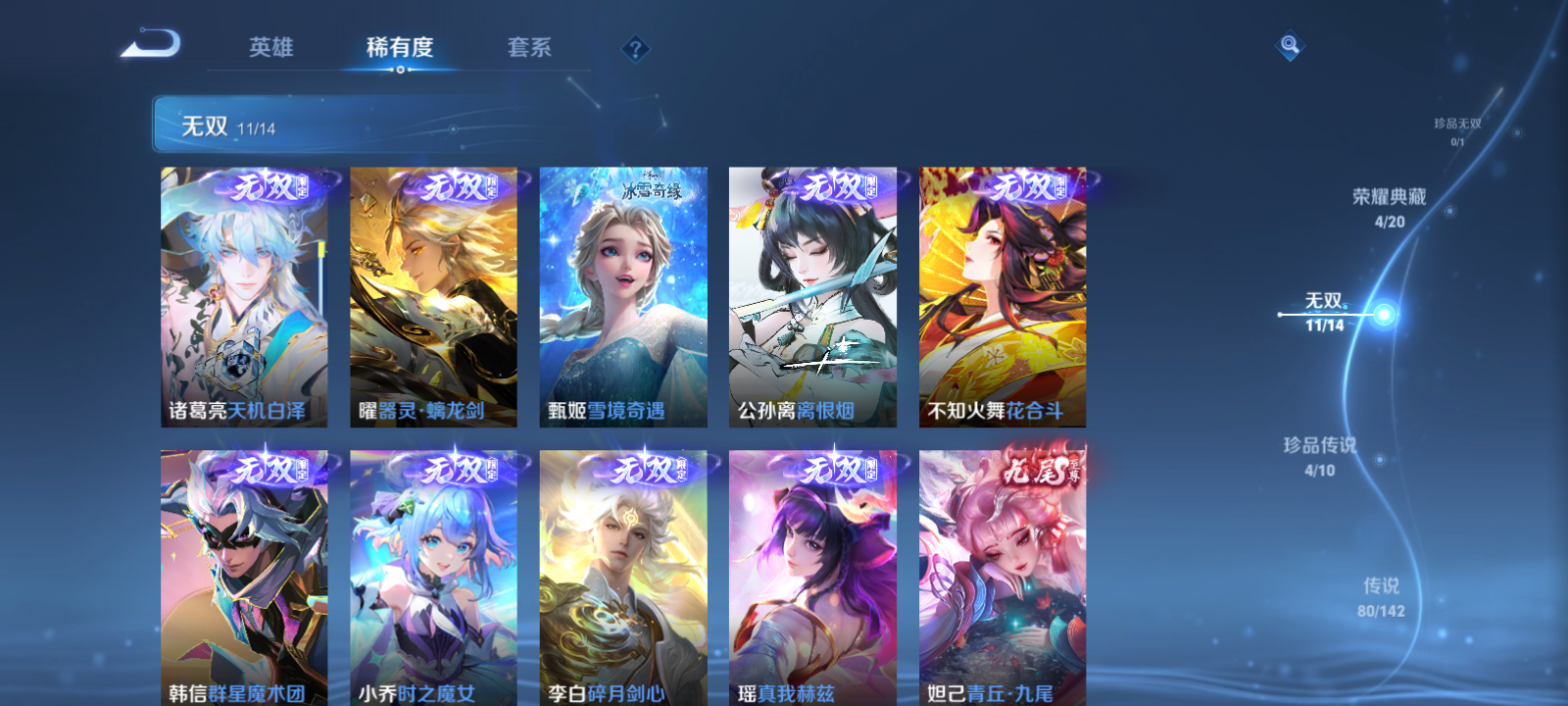Open the 甄姬 雪境奇遇 skin card

[x=623, y=294]
